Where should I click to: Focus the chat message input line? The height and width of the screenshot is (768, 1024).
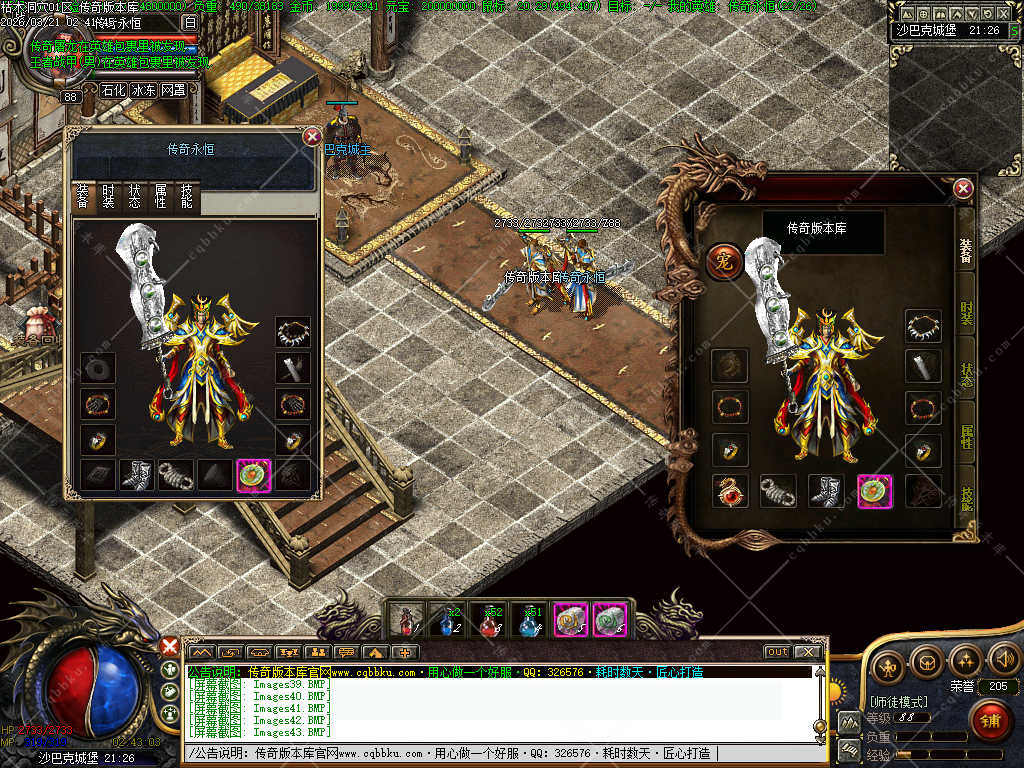point(500,753)
